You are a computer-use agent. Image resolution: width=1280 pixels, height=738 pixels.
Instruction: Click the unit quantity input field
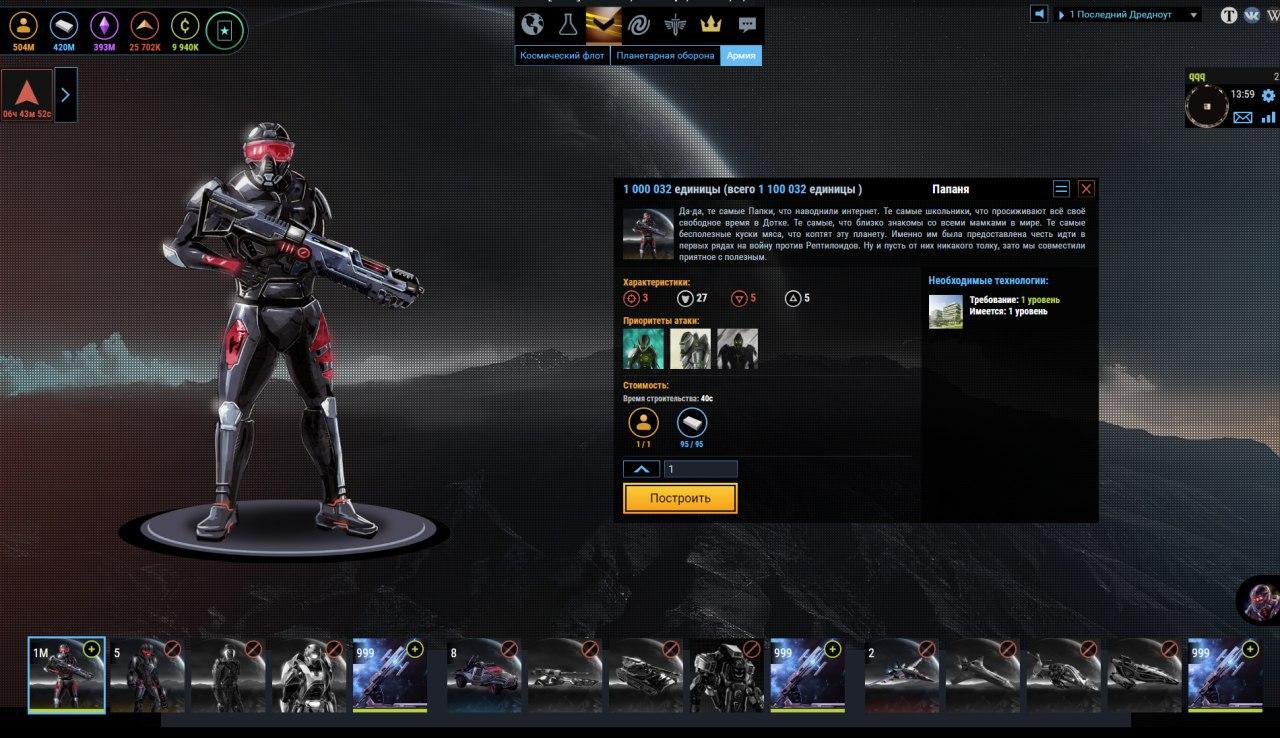point(700,469)
